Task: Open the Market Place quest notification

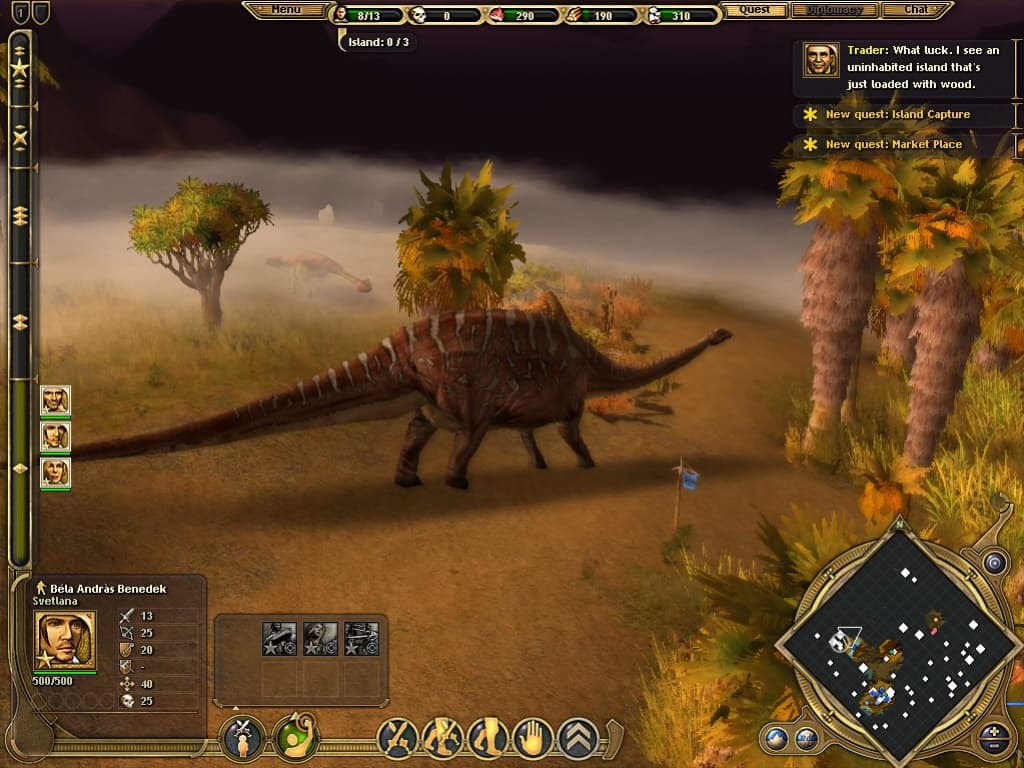Action: [x=893, y=145]
